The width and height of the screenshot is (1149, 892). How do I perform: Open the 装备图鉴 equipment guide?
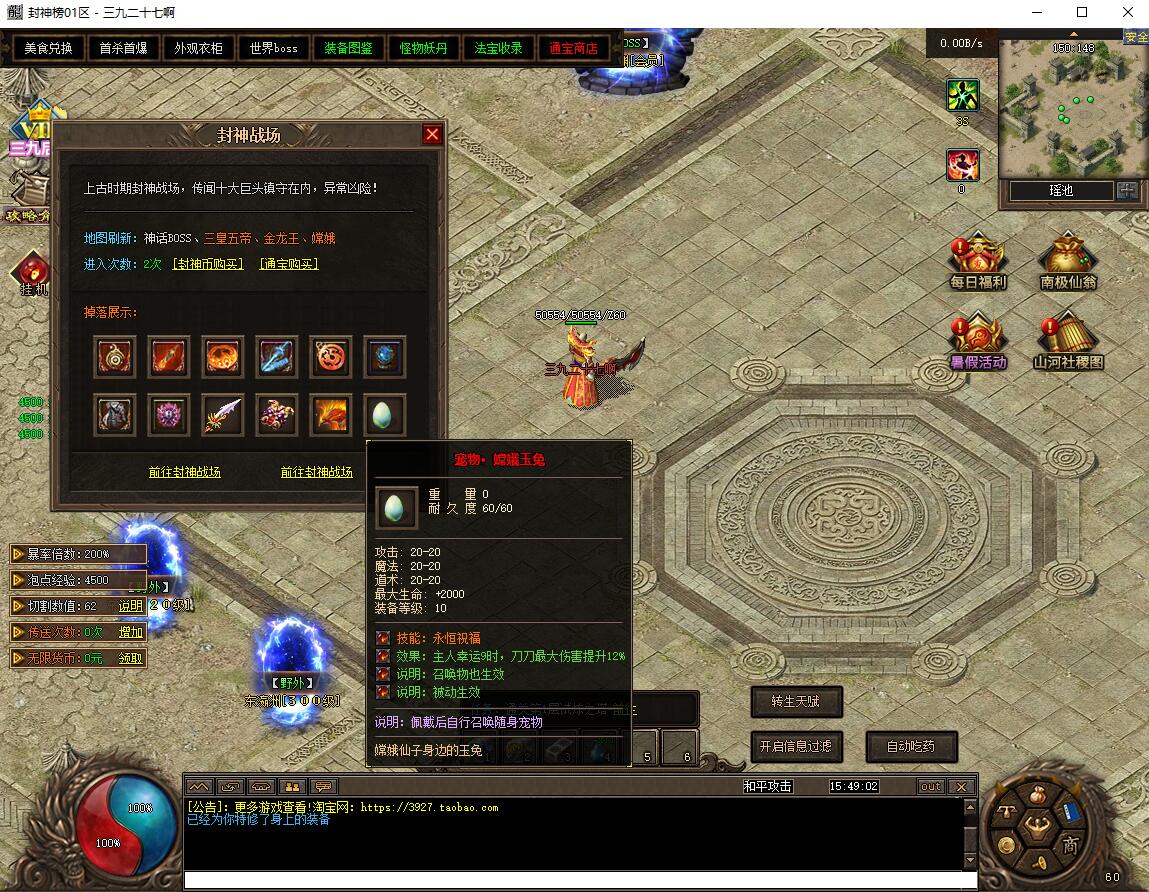tap(349, 48)
